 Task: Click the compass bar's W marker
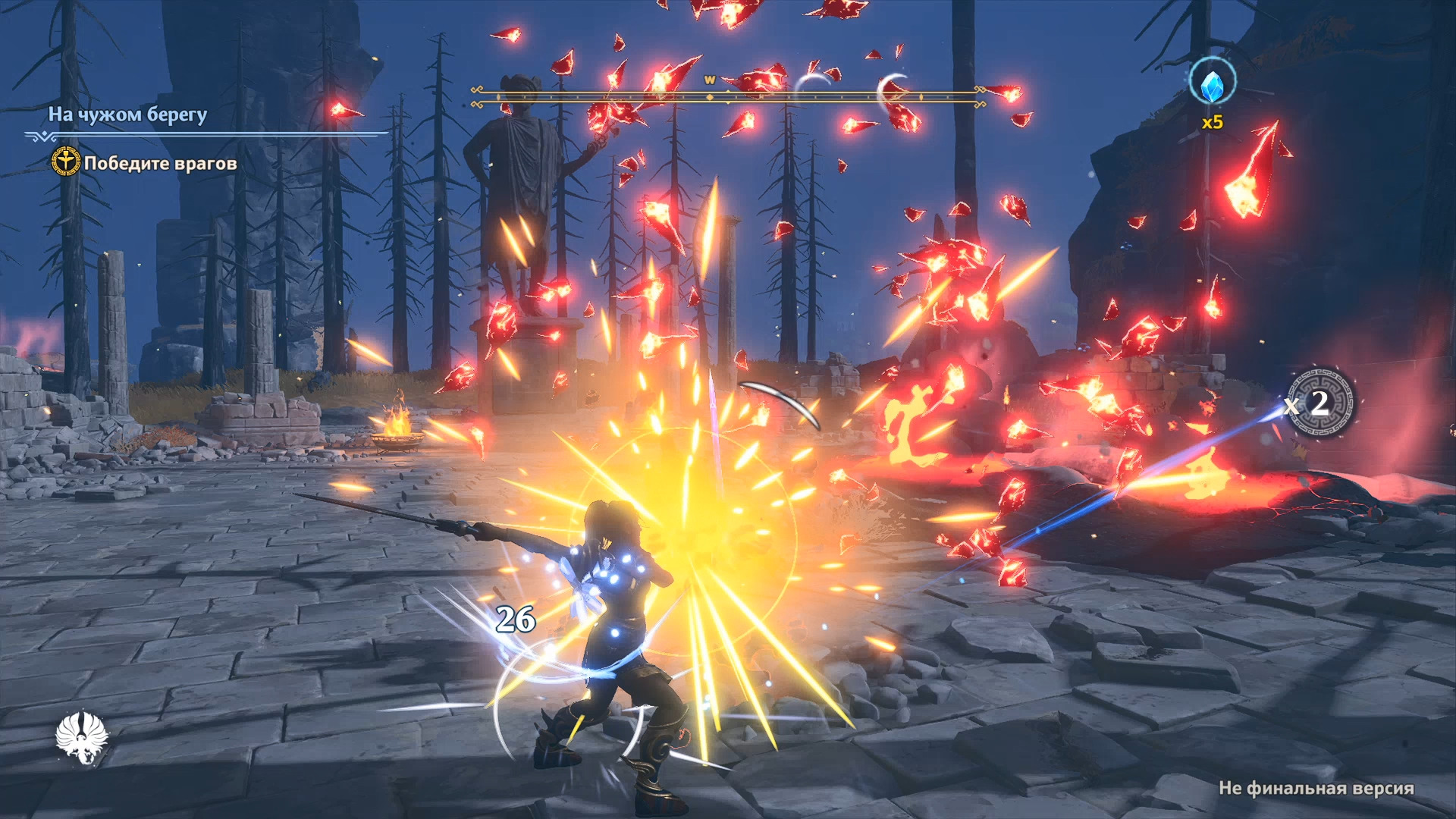[710, 80]
